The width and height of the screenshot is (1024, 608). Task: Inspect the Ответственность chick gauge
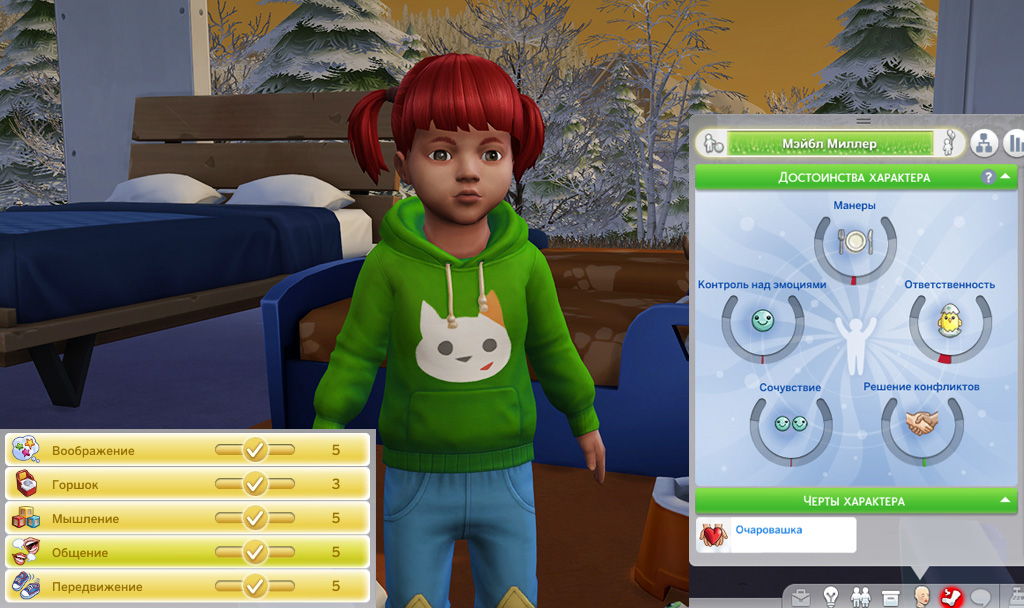coord(948,323)
